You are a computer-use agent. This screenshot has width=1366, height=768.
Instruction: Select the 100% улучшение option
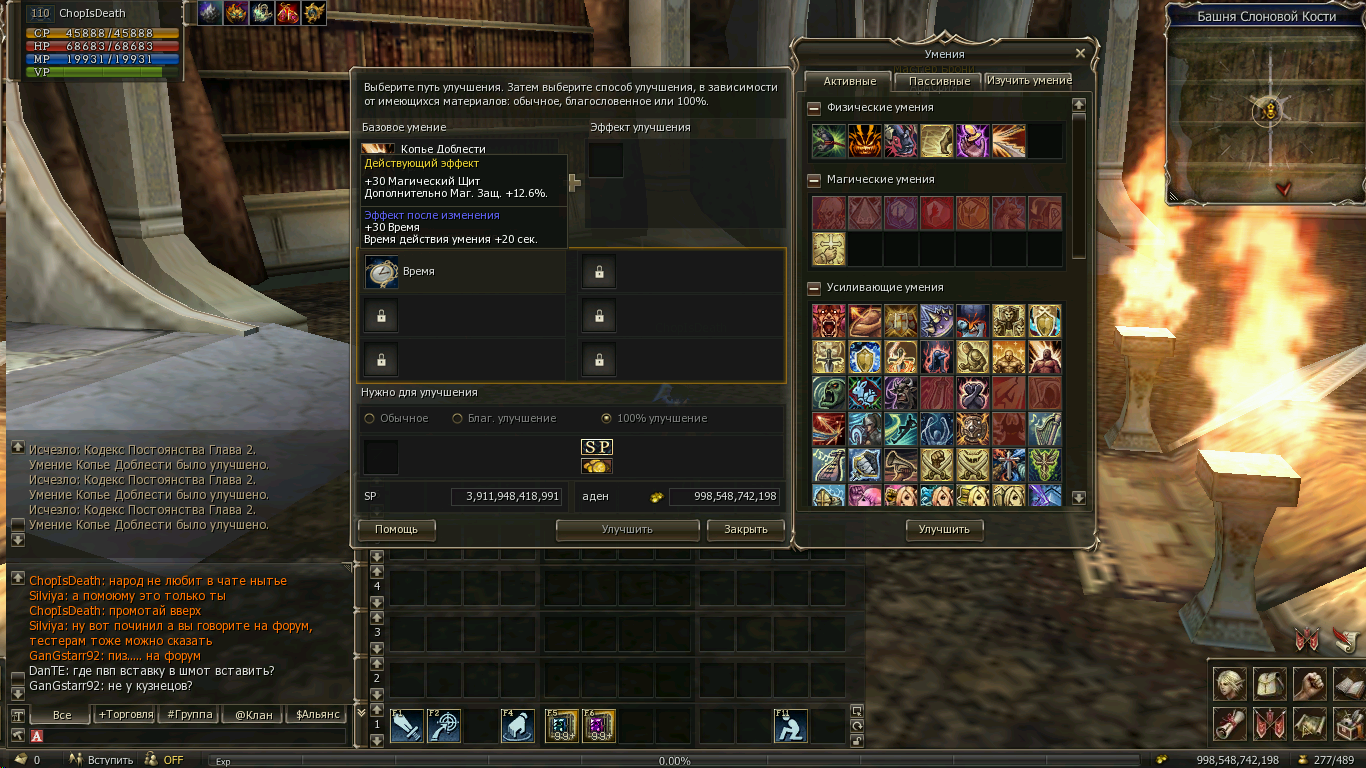pos(607,418)
